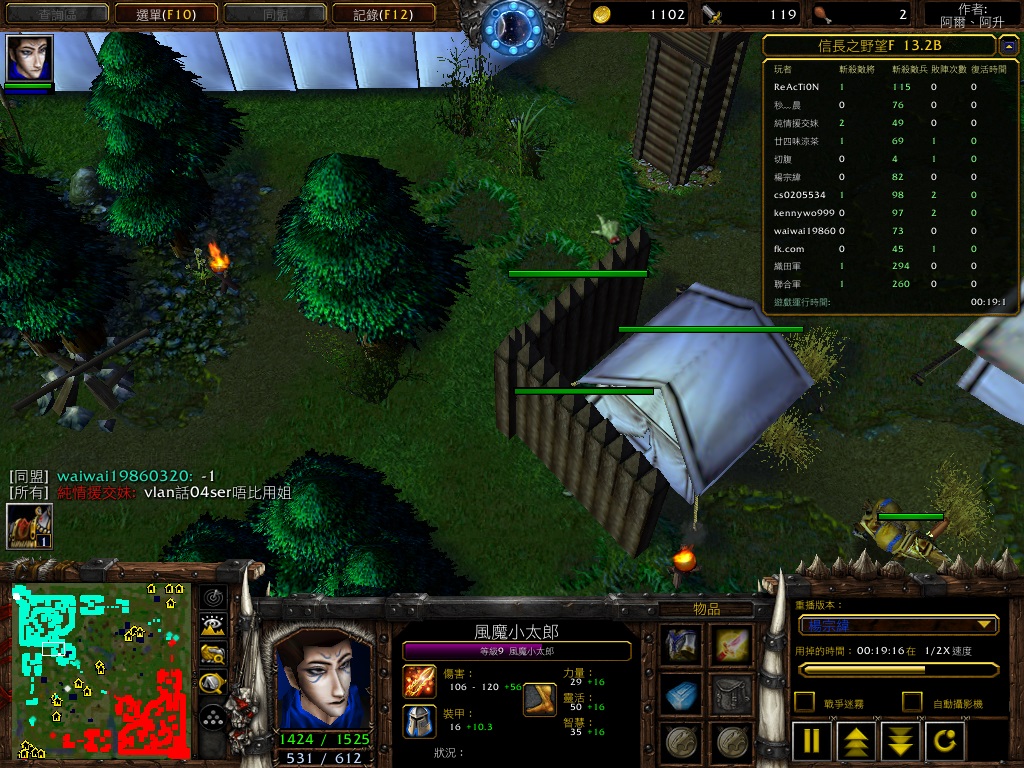The width and height of the screenshot is (1024, 768).
Task: Click on the minimap
Action: pos(101,670)
